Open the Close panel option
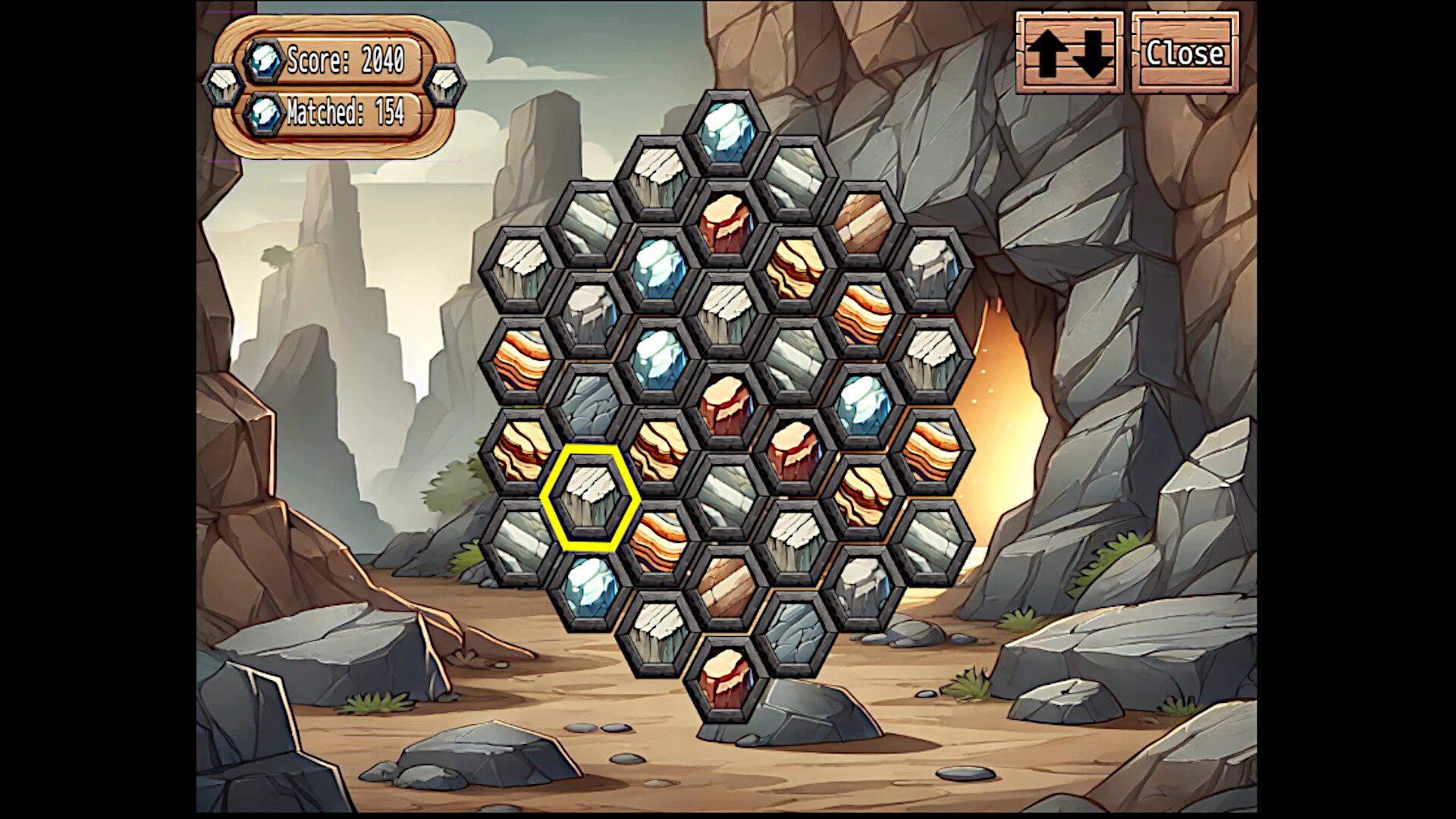 click(x=1185, y=53)
